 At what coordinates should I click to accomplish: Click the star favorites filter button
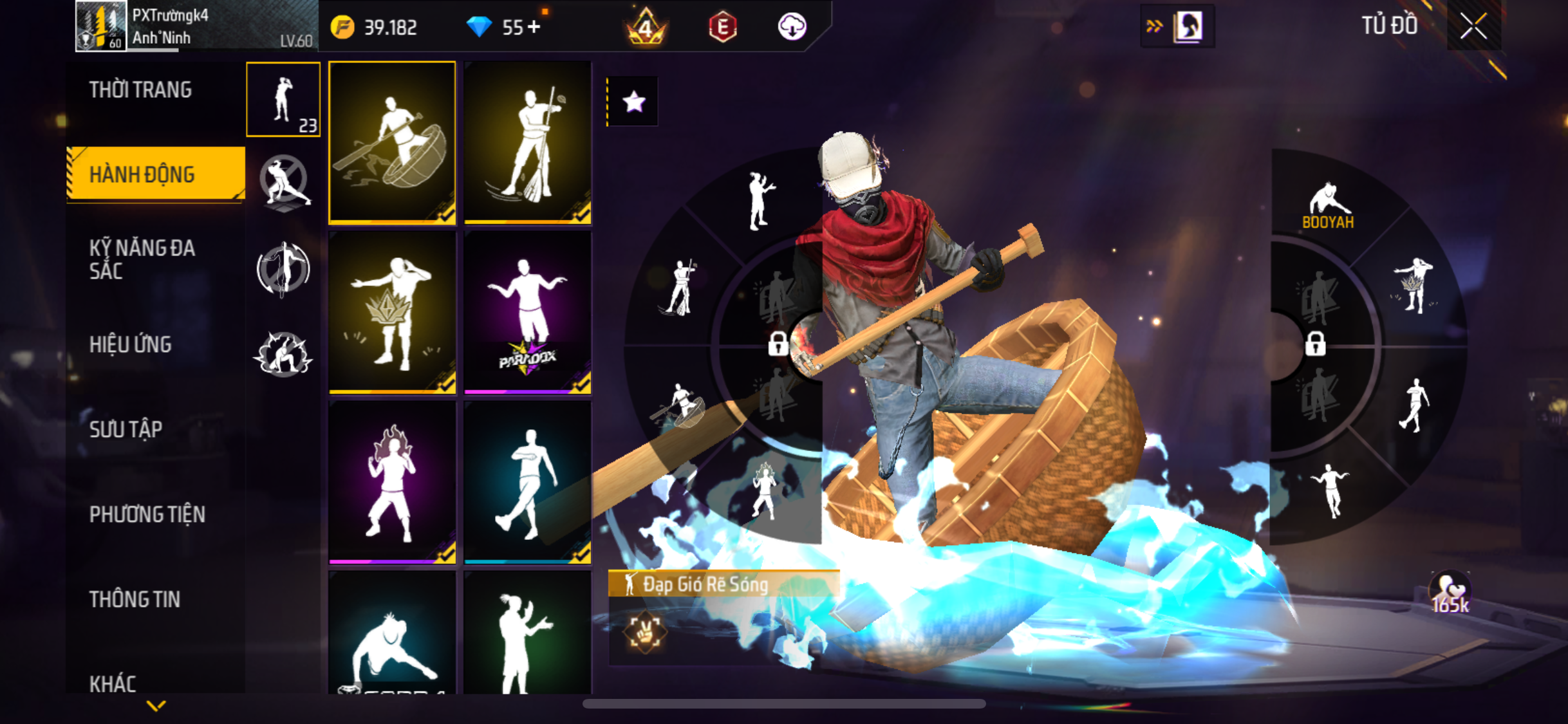coord(634,102)
